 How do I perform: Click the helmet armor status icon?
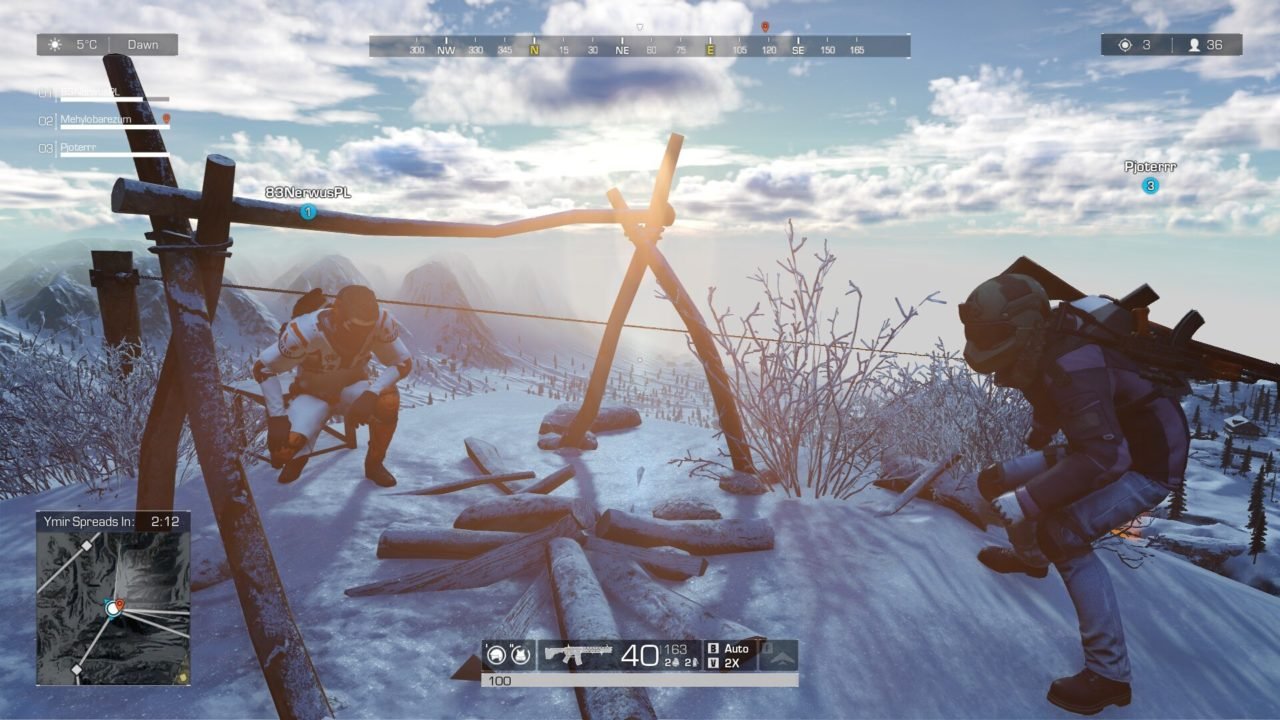click(496, 655)
